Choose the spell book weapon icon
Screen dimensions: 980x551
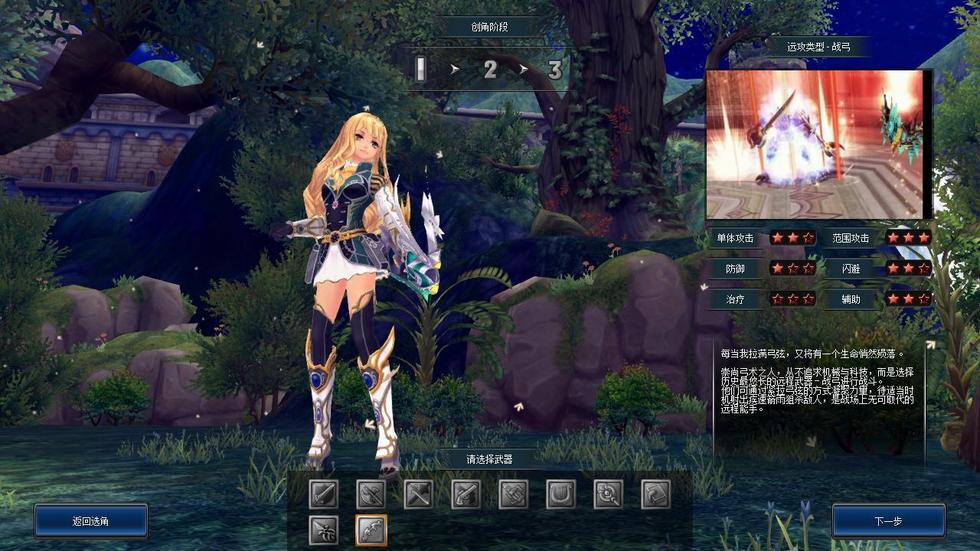pos(655,494)
